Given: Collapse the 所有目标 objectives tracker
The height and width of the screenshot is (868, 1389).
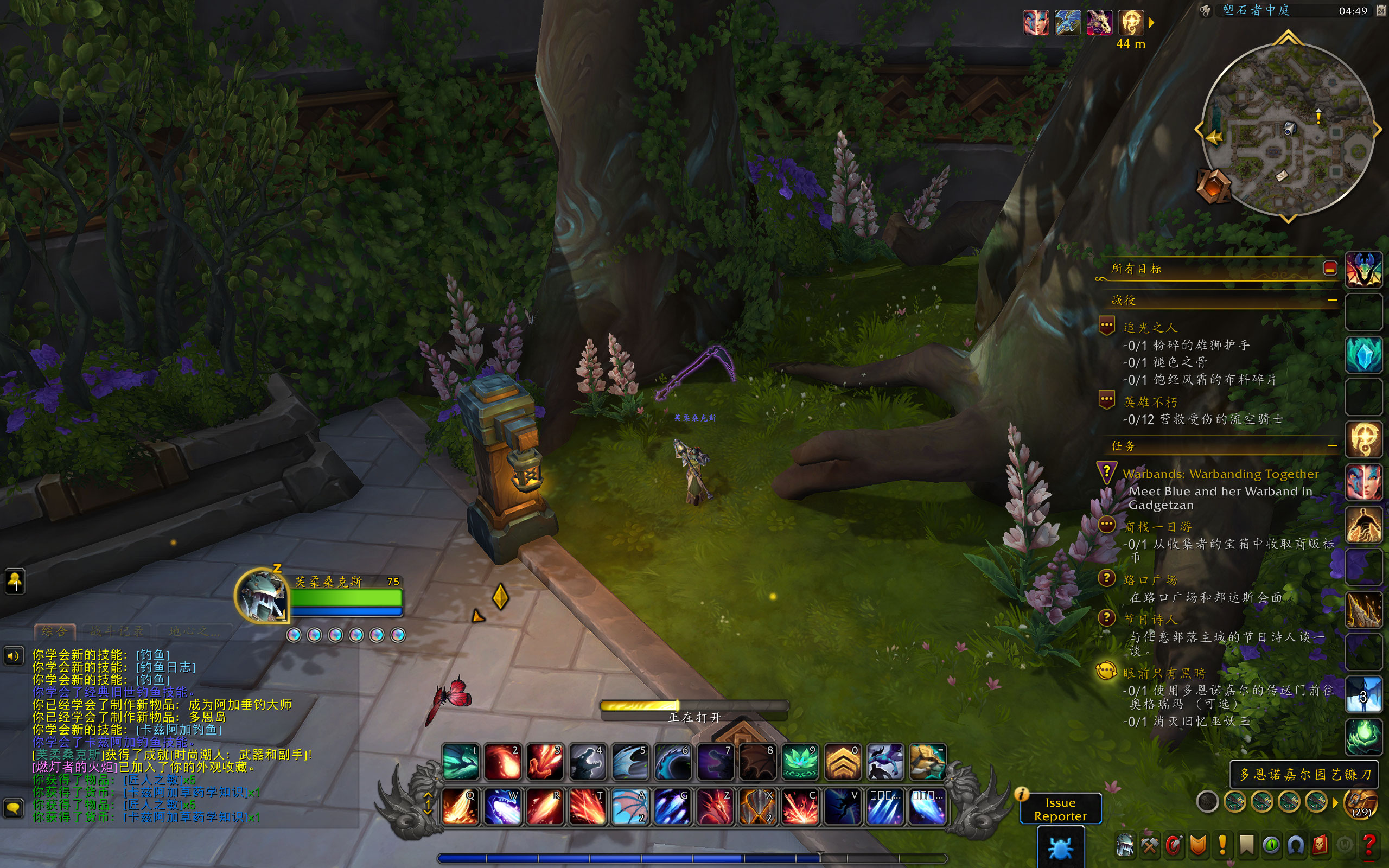Looking at the screenshot, I should (x=1330, y=268).
